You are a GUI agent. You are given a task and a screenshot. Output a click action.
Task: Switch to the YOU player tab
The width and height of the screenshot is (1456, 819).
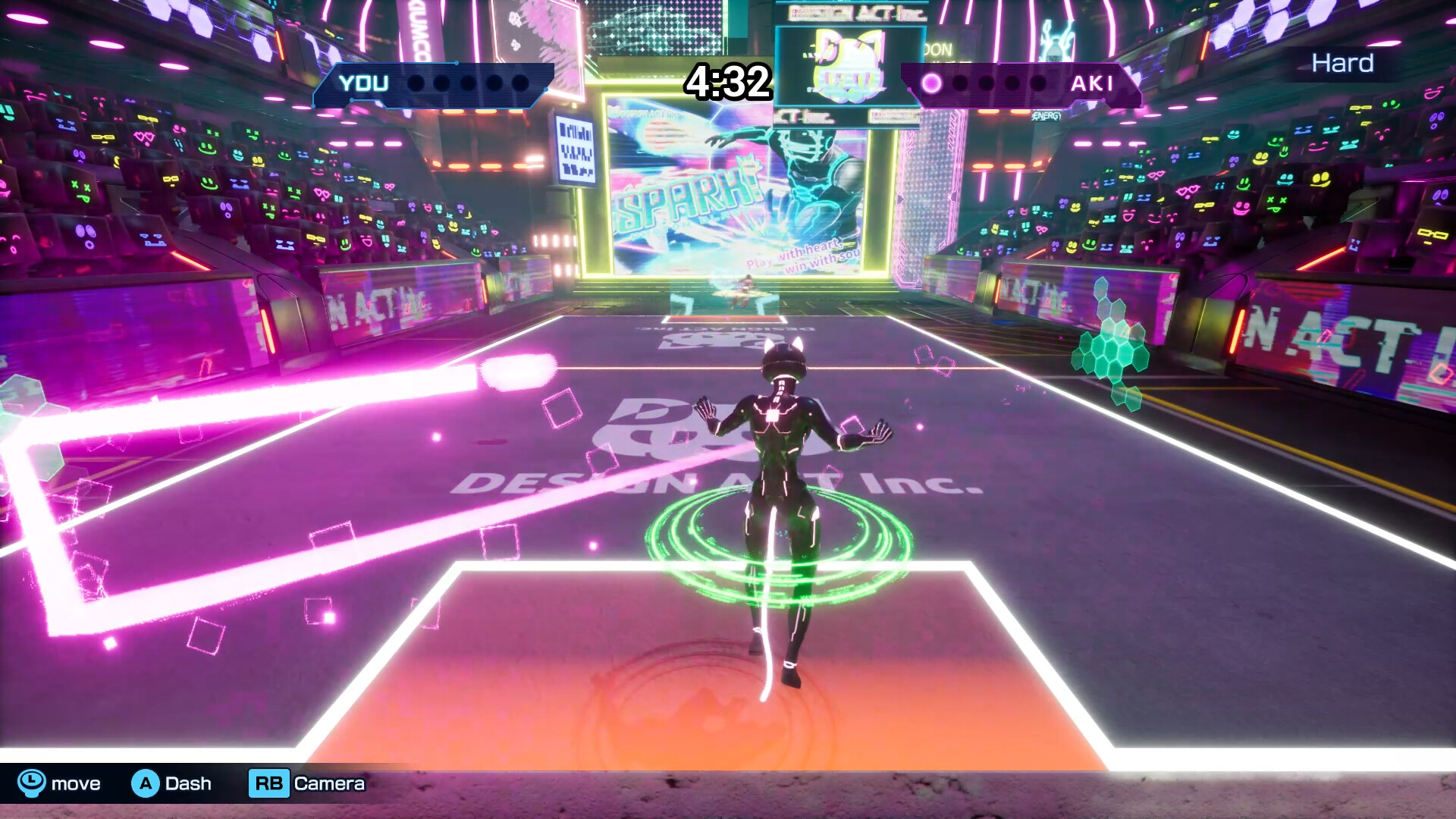coord(362,83)
